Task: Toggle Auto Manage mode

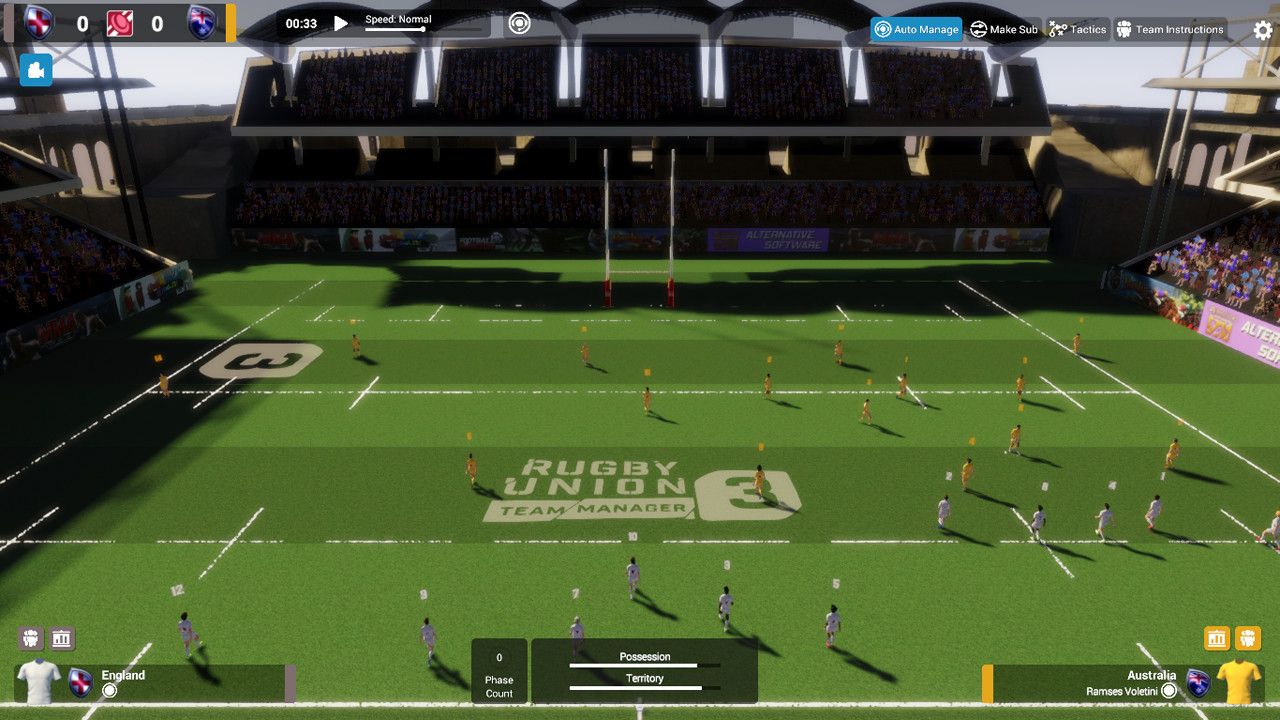Action: [915, 29]
